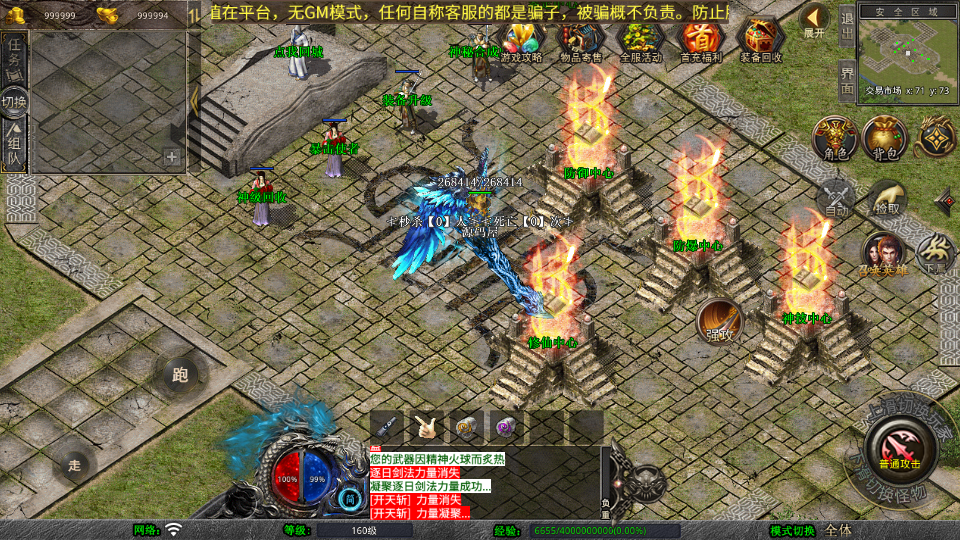Open the 首充福利 first-recharge bonus
The image size is (960, 540).
pos(701,39)
